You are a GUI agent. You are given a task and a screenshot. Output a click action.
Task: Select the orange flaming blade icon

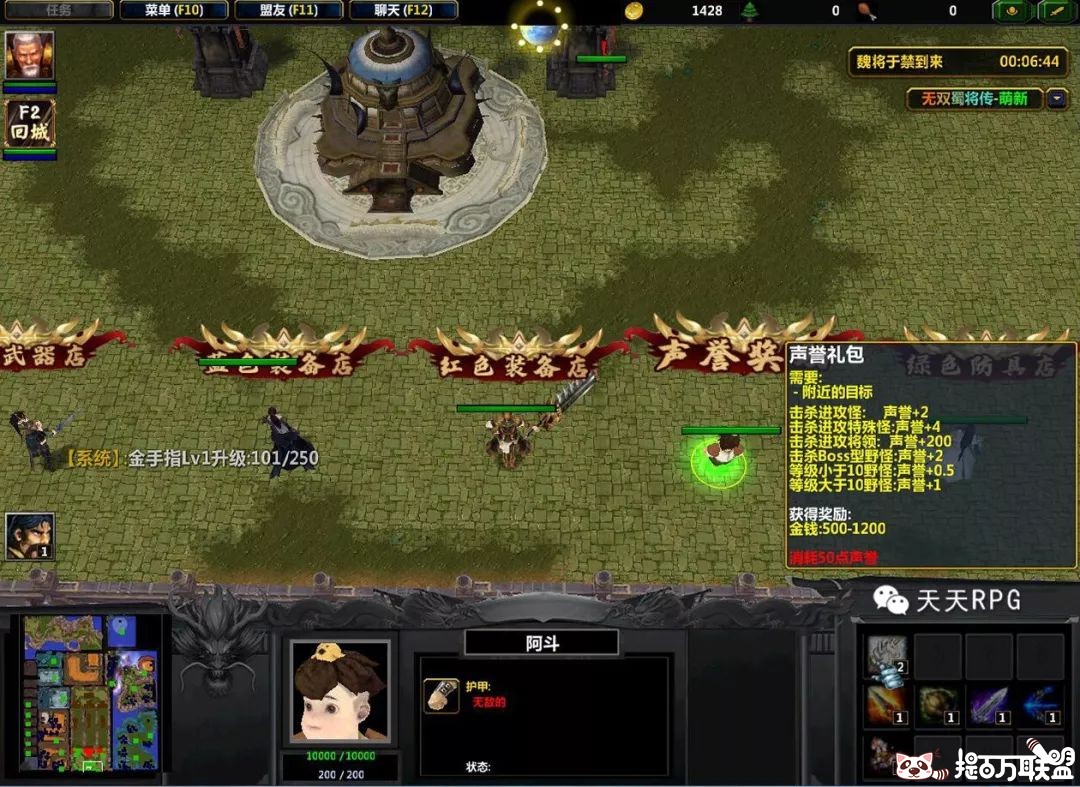point(887,704)
